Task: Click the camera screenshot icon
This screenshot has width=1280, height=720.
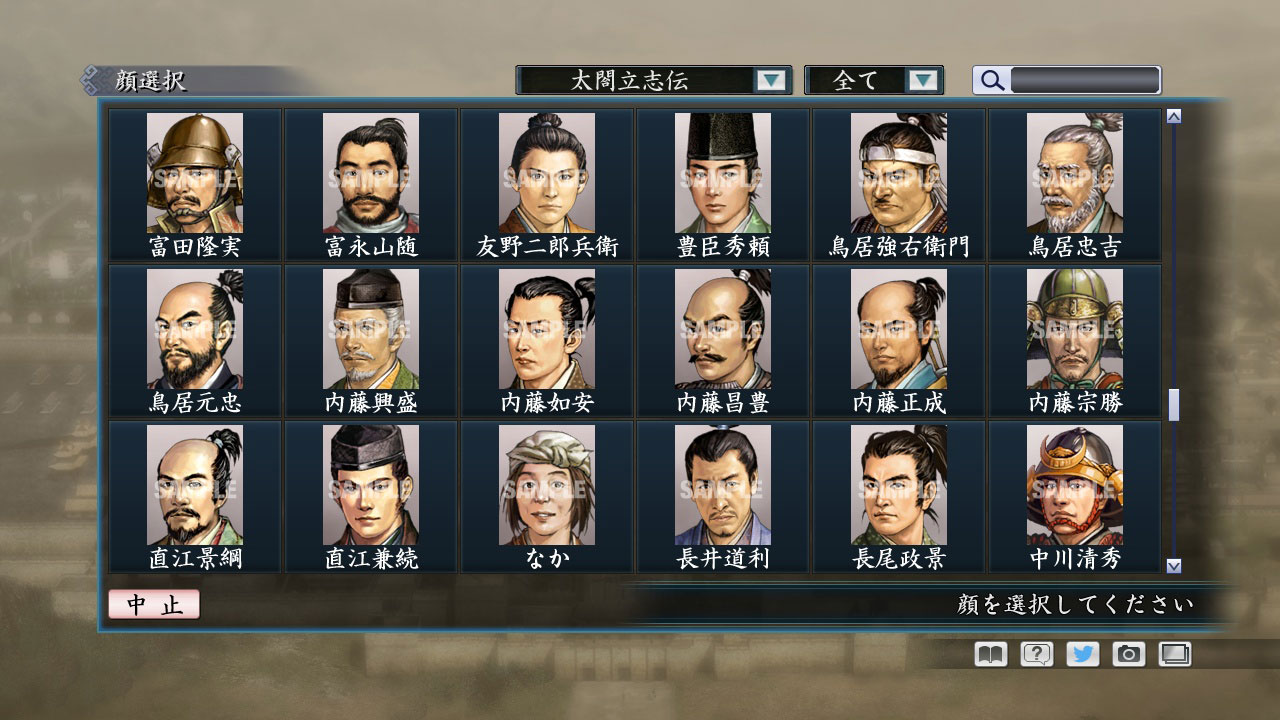Action: coord(1128,653)
